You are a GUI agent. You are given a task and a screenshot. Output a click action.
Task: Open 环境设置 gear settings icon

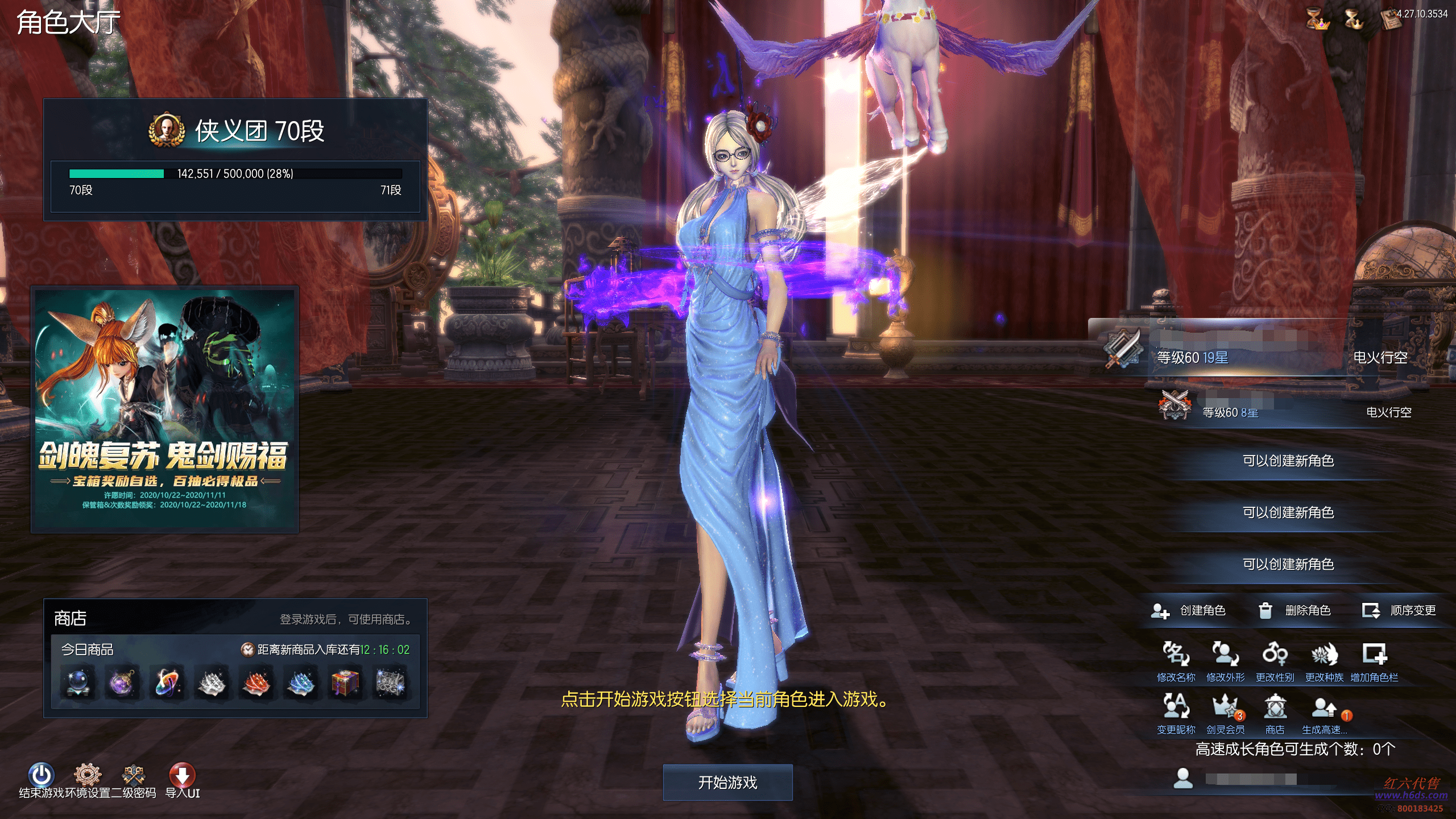coord(88,775)
